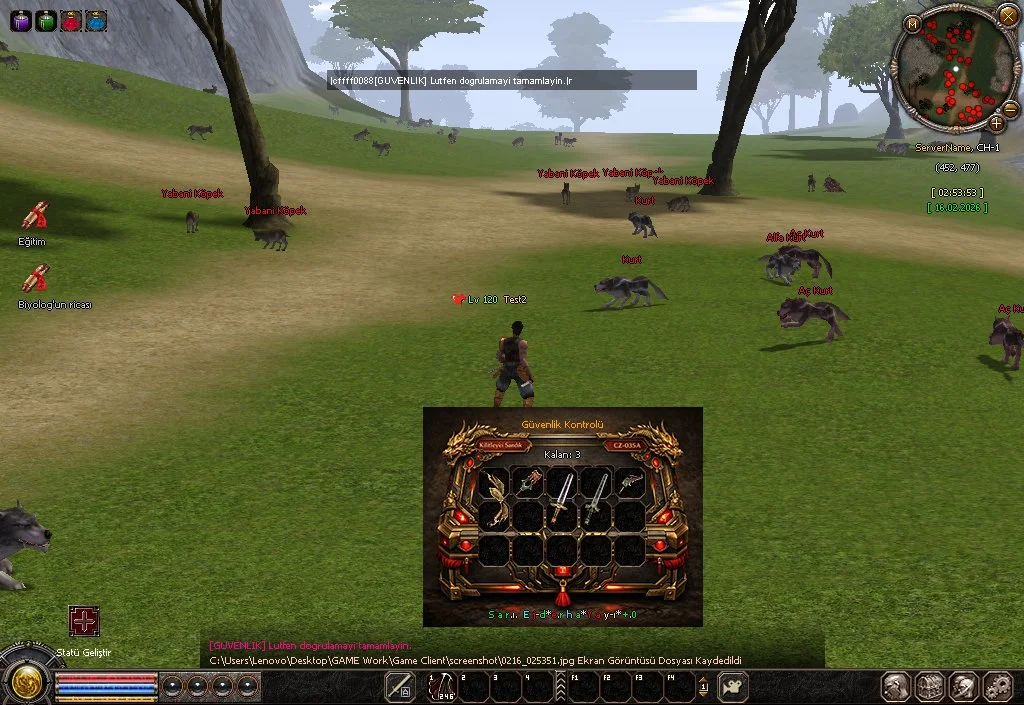Screen dimensions: 1024x705
Task: Select the arrows in quickslot 1
Action: pos(441,686)
